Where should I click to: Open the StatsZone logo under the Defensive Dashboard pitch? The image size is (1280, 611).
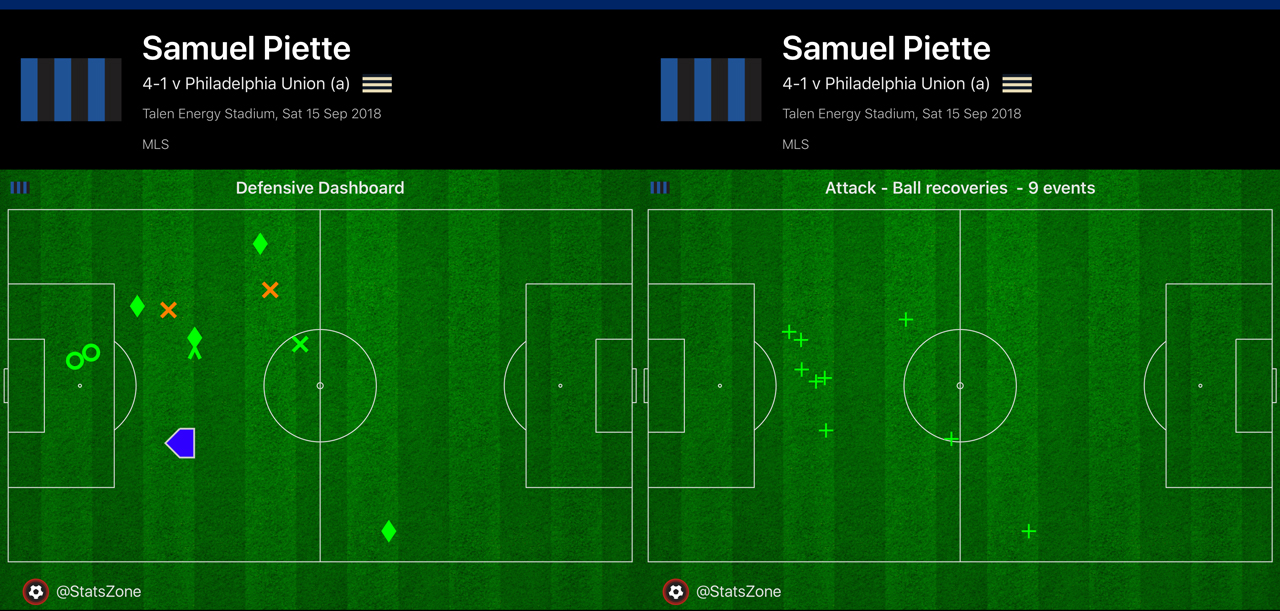[36, 591]
